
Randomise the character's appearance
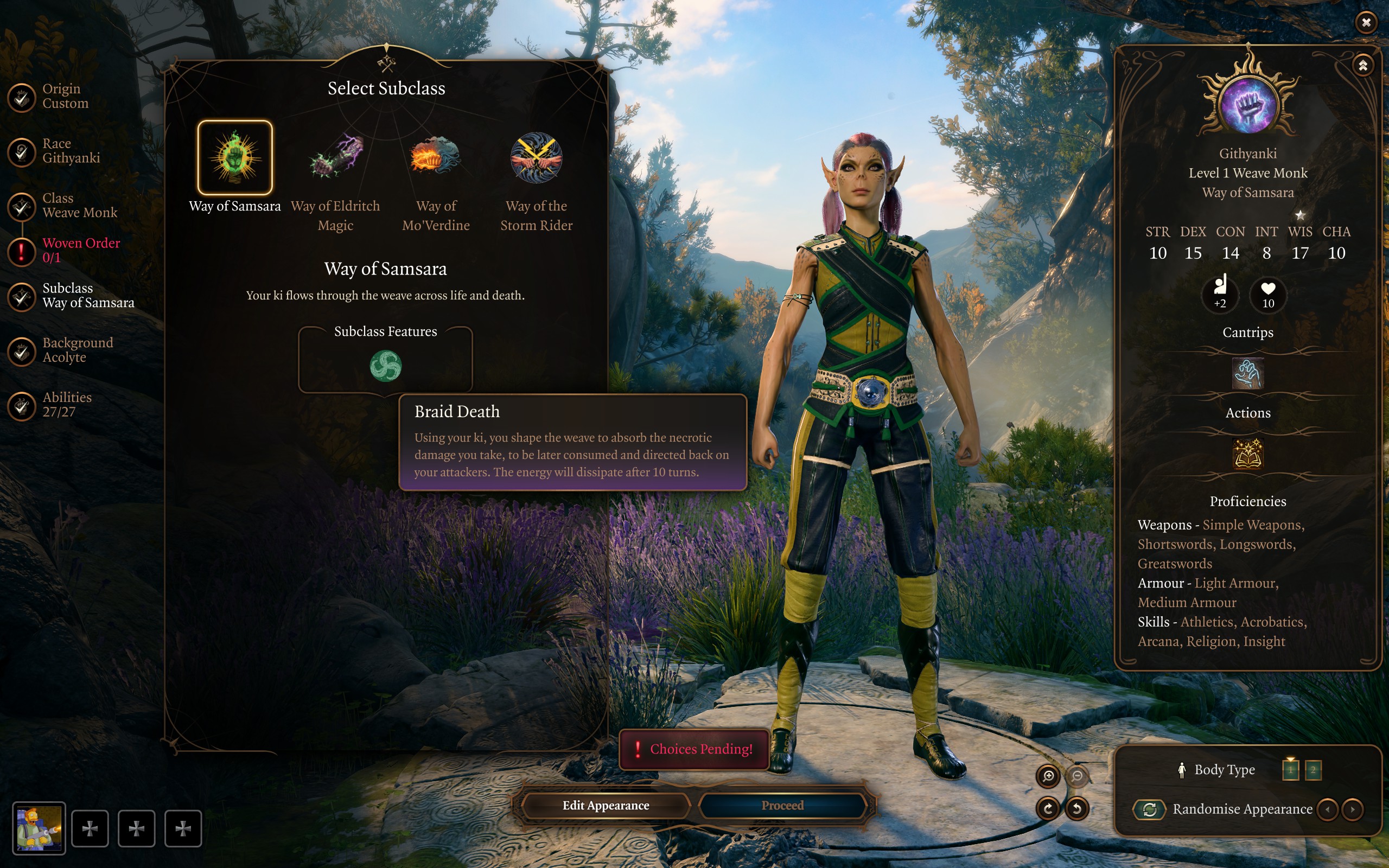(x=1150, y=809)
